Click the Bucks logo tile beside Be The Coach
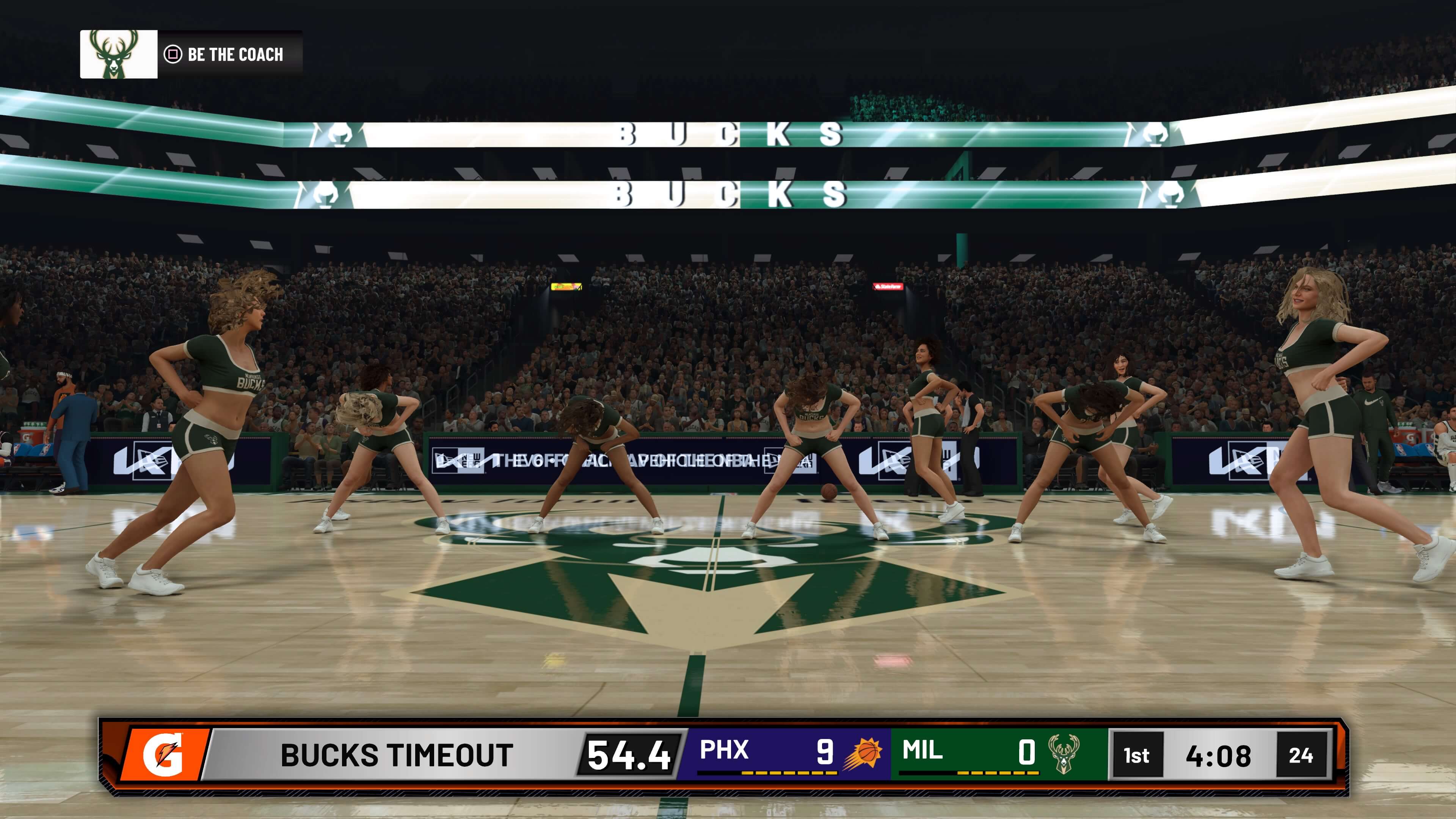The height and width of the screenshot is (819, 1456). pos(119,54)
